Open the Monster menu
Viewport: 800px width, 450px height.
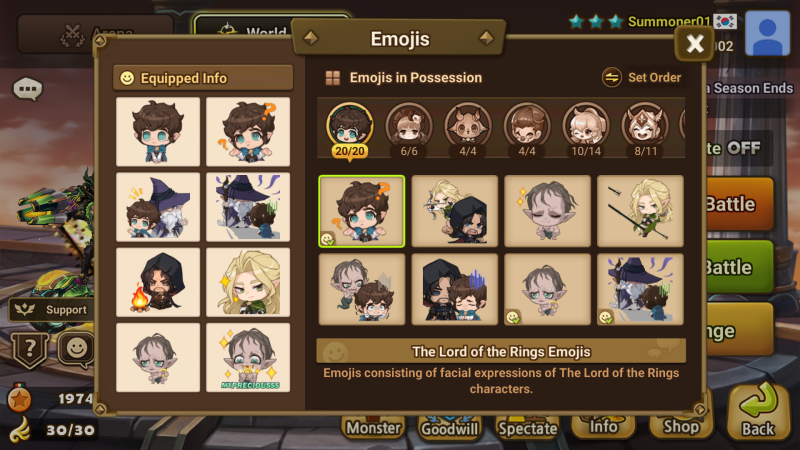click(373, 427)
